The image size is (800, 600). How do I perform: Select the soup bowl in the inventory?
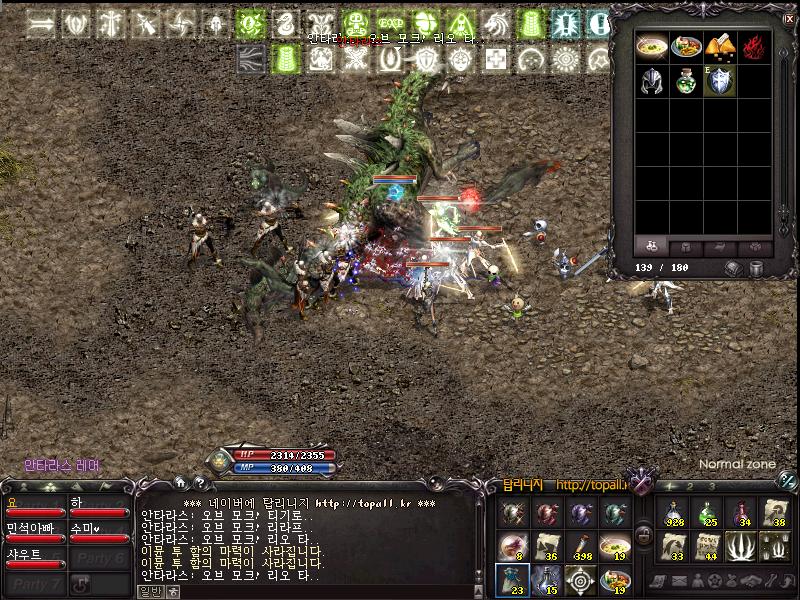[x=653, y=47]
